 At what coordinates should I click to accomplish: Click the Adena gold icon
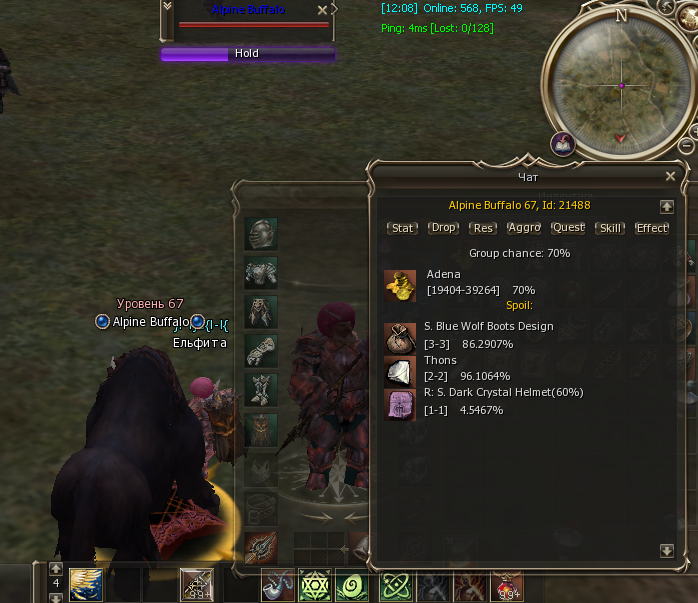pos(400,285)
